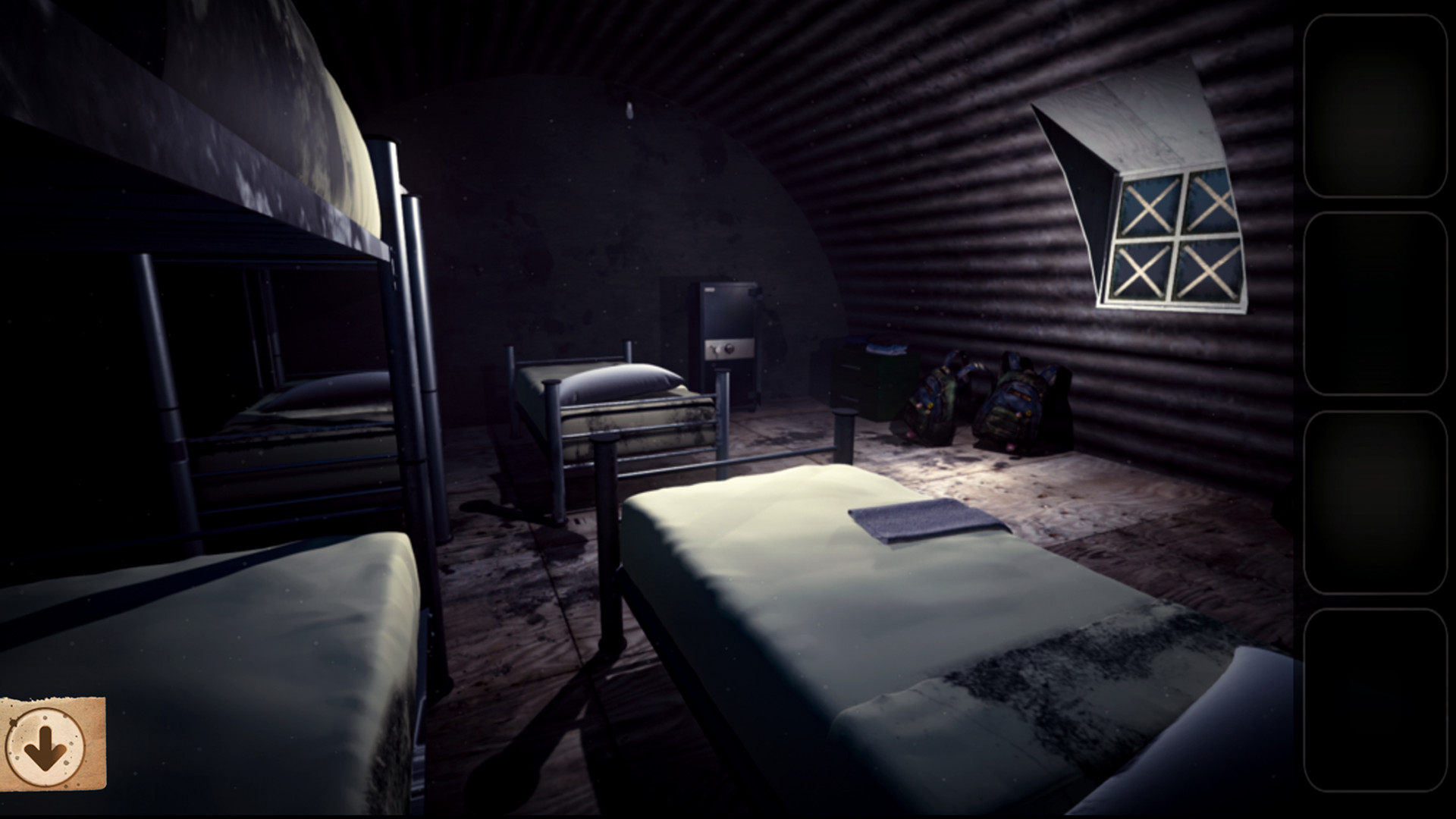Image resolution: width=1456 pixels, height=819 pixels.
Task: Examine the open window with crossed panes
Action: [x=1175, y=235]
